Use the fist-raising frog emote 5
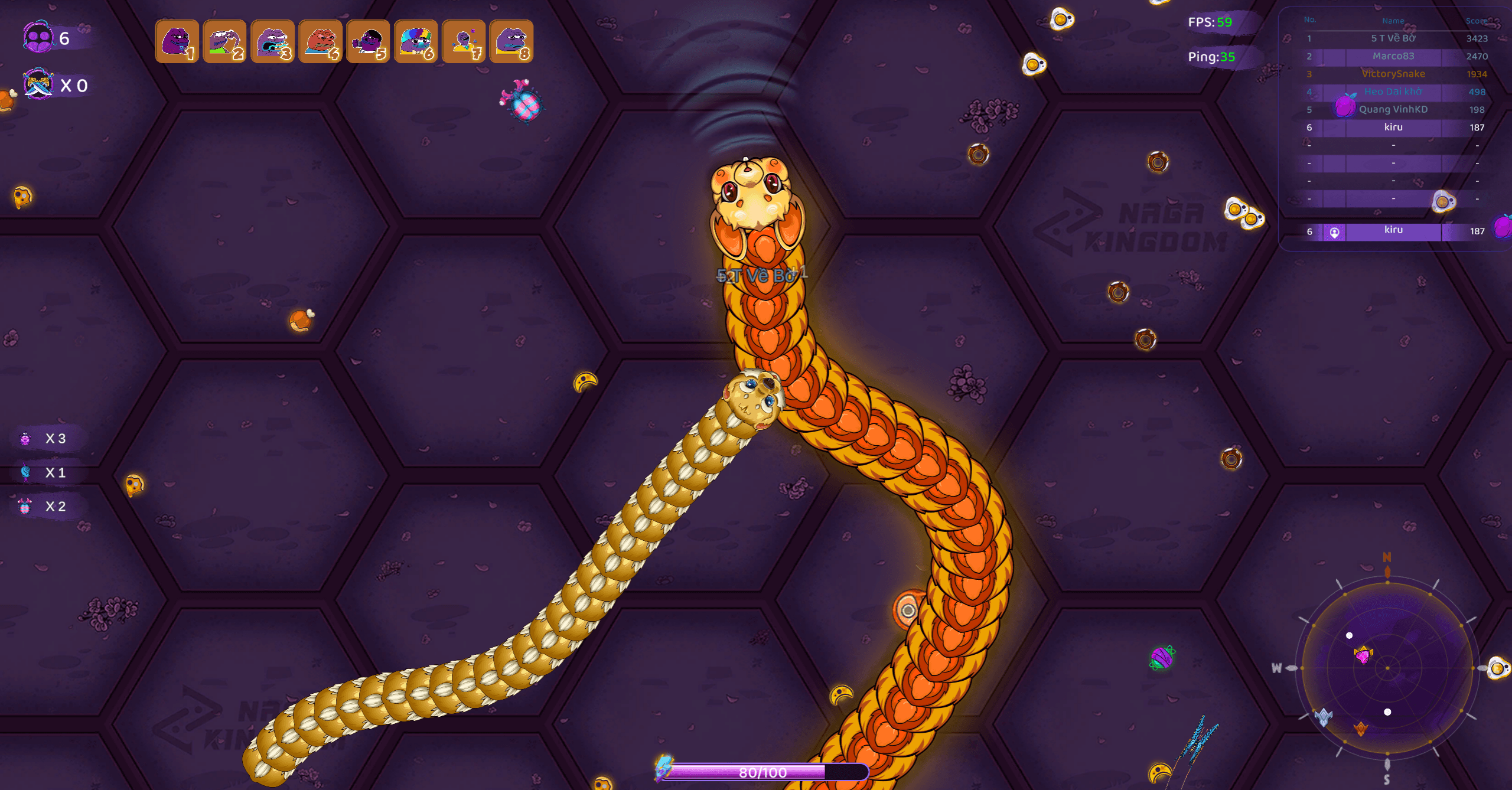 tap(368, 41)
